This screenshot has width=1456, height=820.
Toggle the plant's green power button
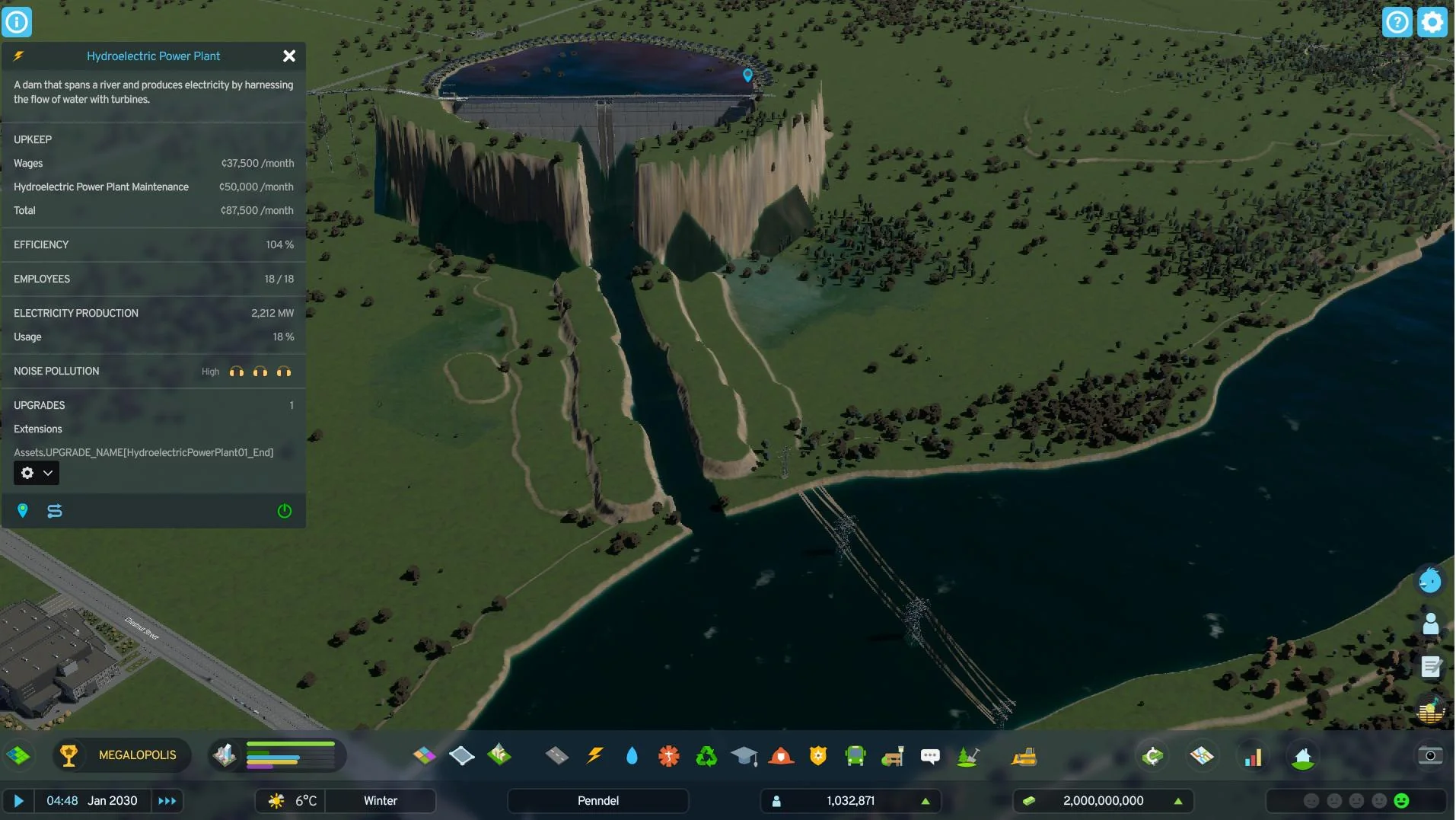click(x=285, y=511)
